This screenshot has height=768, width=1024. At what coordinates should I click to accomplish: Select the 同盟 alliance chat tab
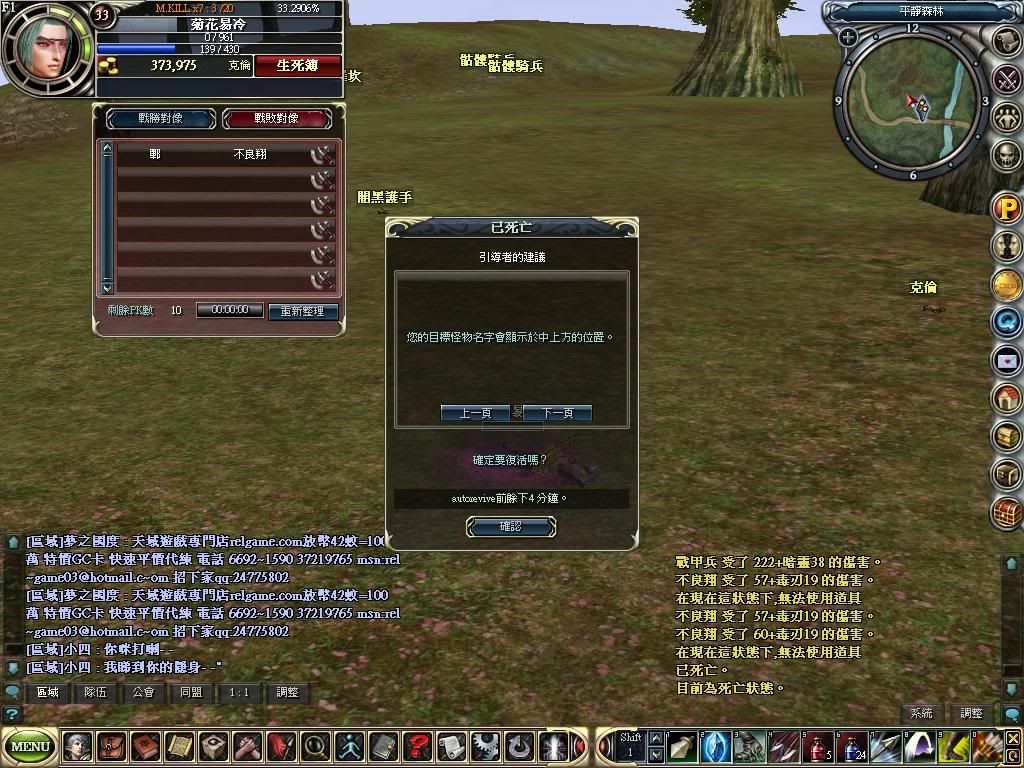pyautogui.click(x=191, y=692)
